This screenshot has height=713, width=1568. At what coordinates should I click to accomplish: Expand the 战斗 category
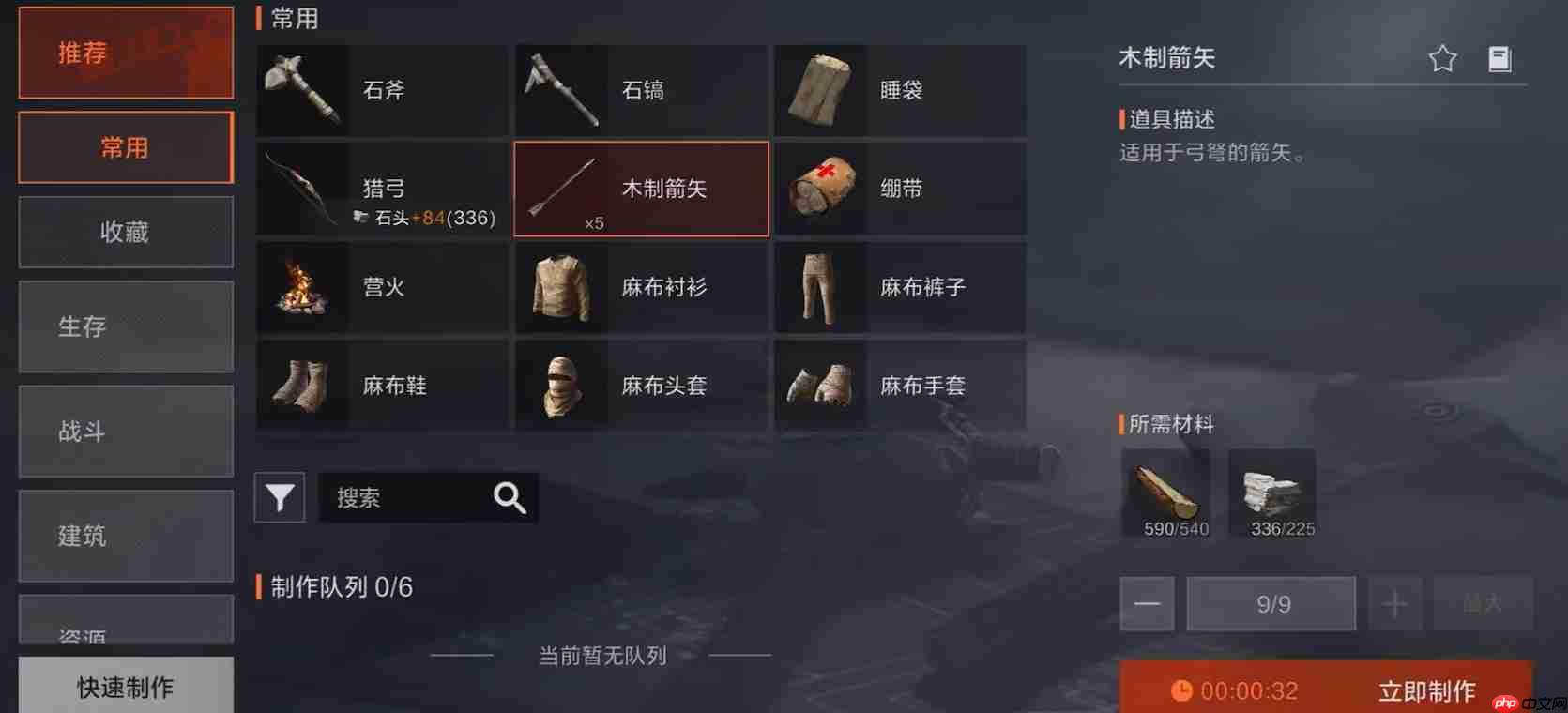(125, 431)
